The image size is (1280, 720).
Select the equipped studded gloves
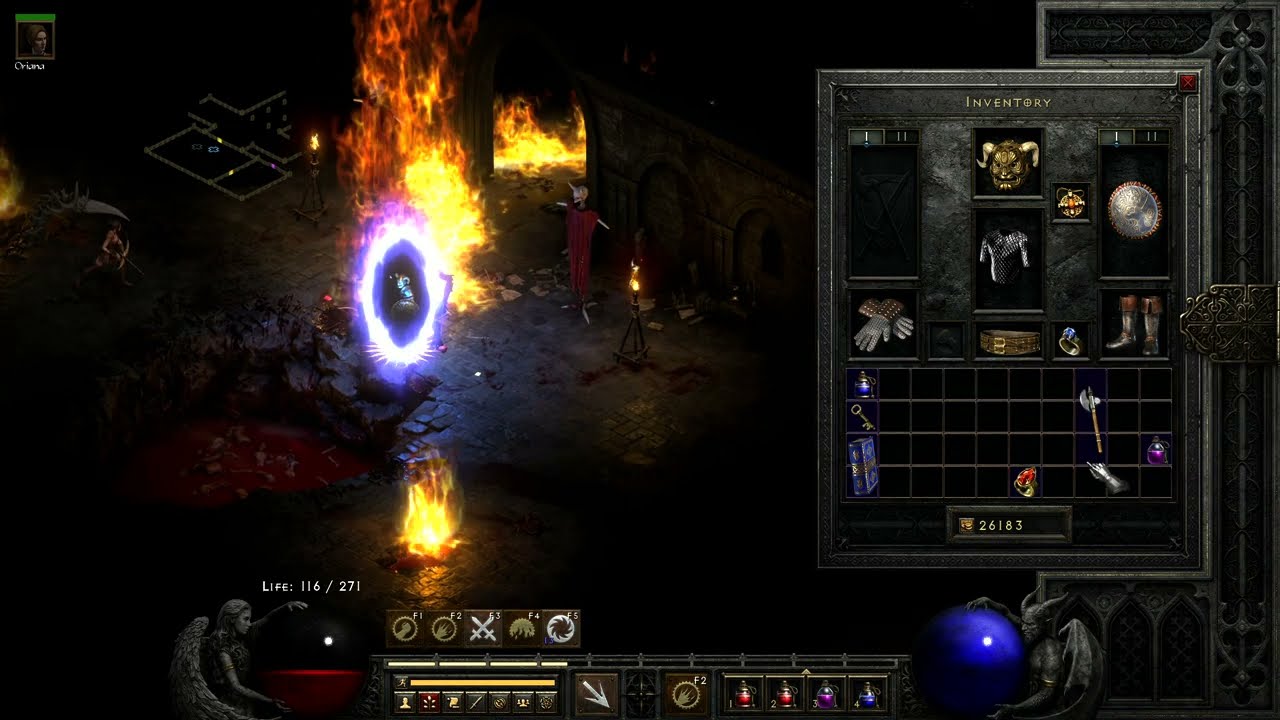pyautogui.click(x=883, y=323)
